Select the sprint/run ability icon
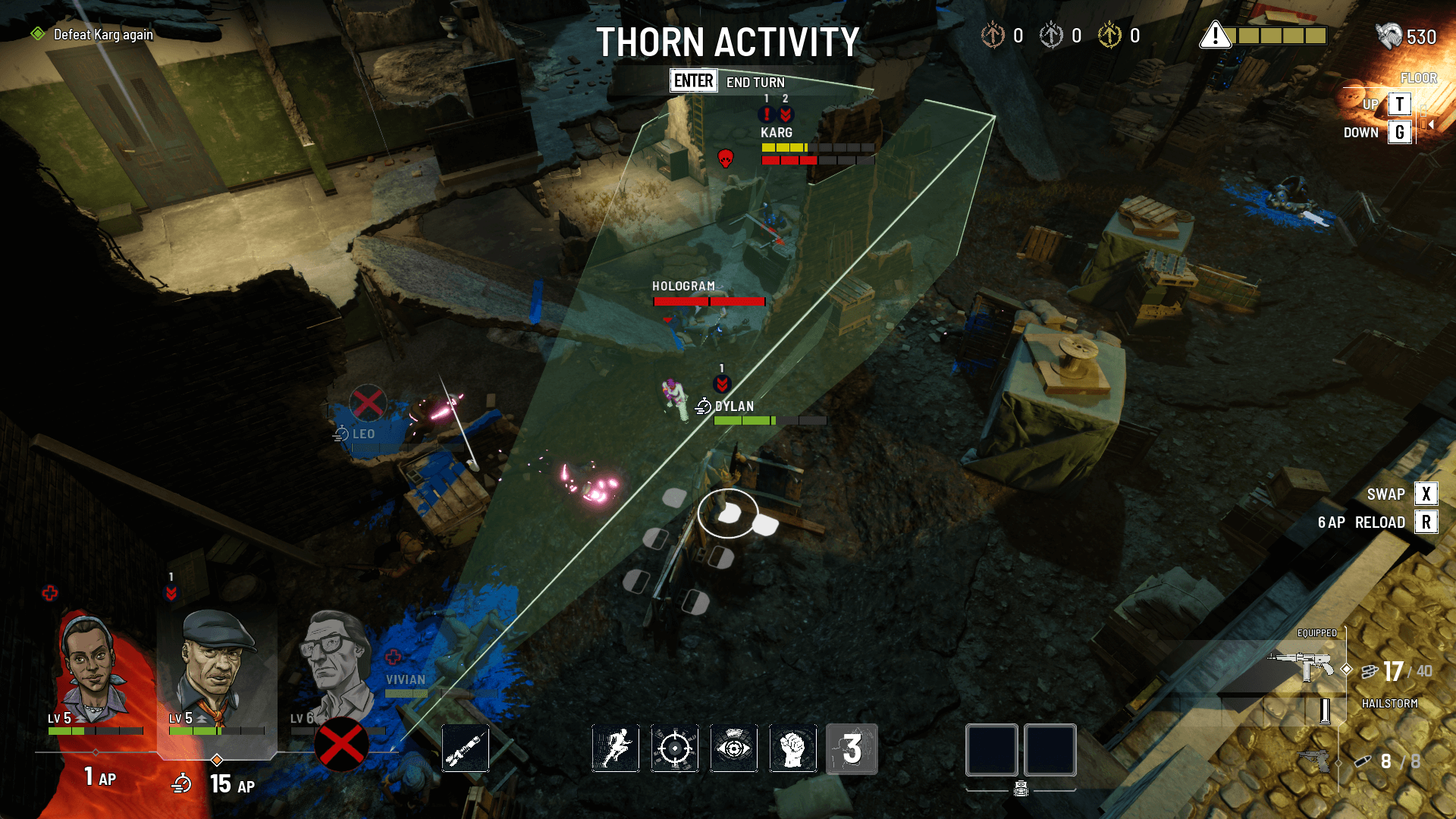 pos(615,749)
